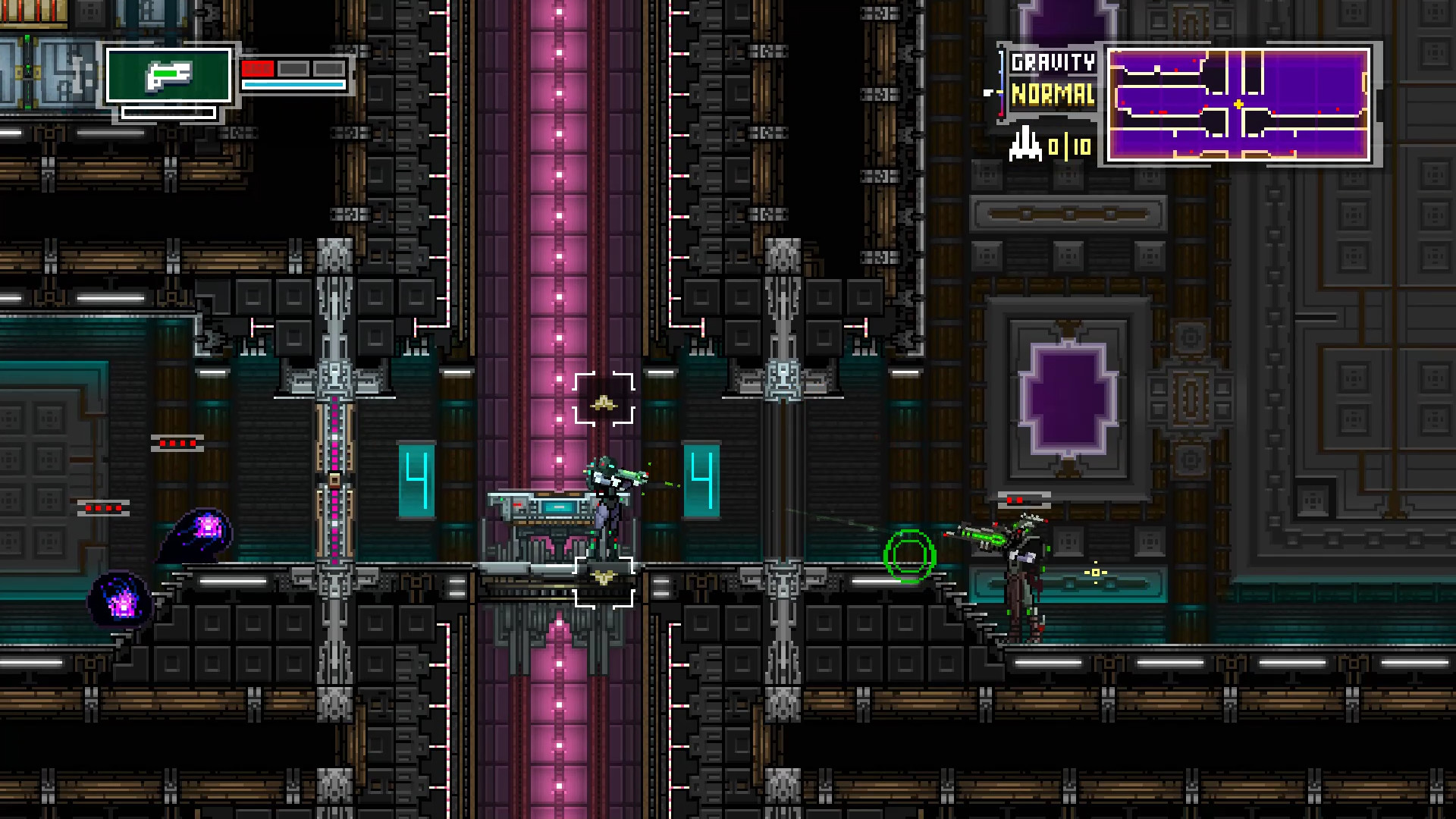Viewport: 1456px width, 819px height.
Task: Switch to the GRAVITY status display
Action: [1051, 62]
